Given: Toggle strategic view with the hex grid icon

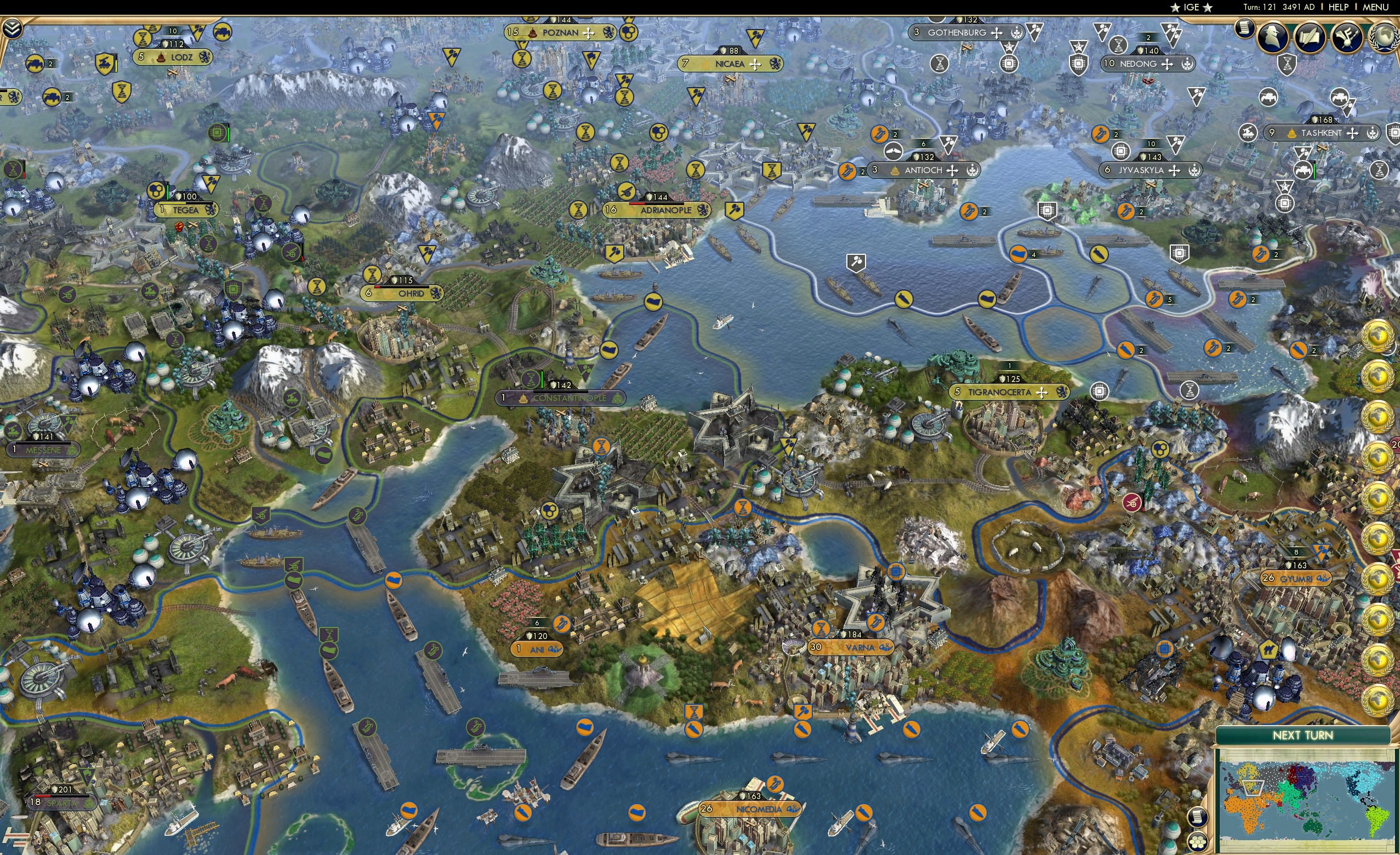Looking at the screenshot, I should click(x=1198, y=841).
